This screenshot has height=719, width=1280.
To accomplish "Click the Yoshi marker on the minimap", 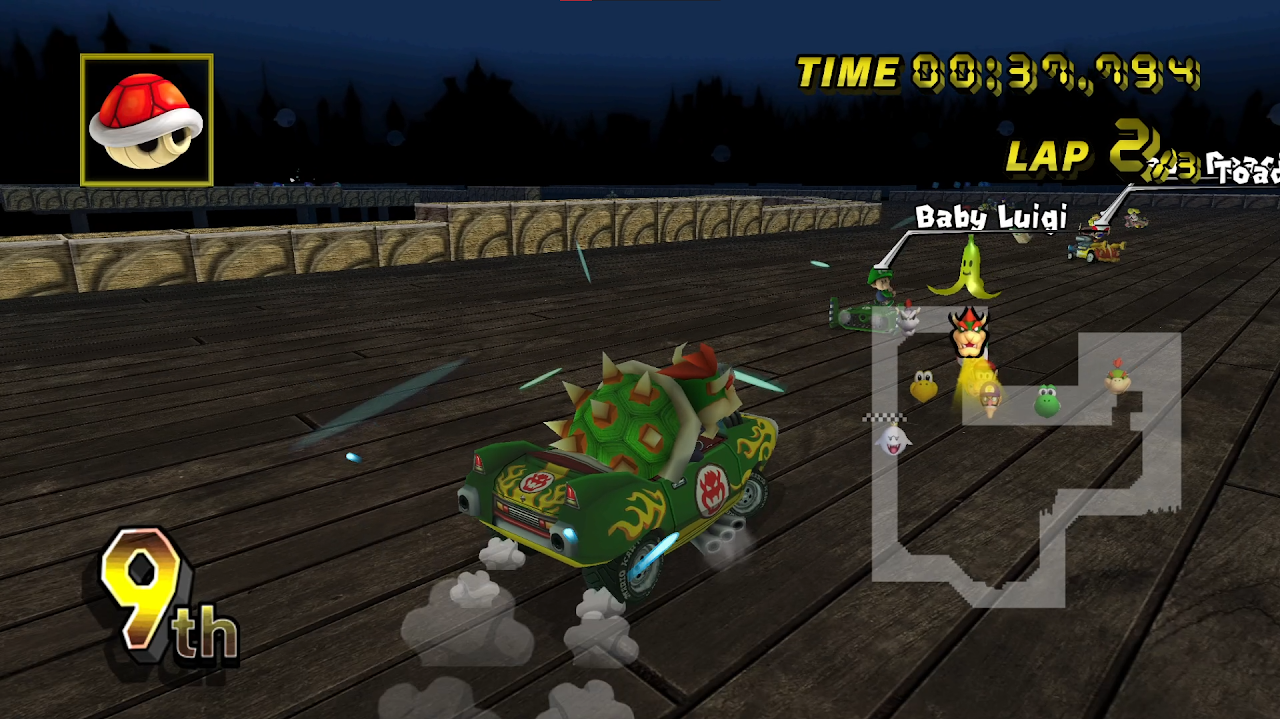I will (1046, 400).
